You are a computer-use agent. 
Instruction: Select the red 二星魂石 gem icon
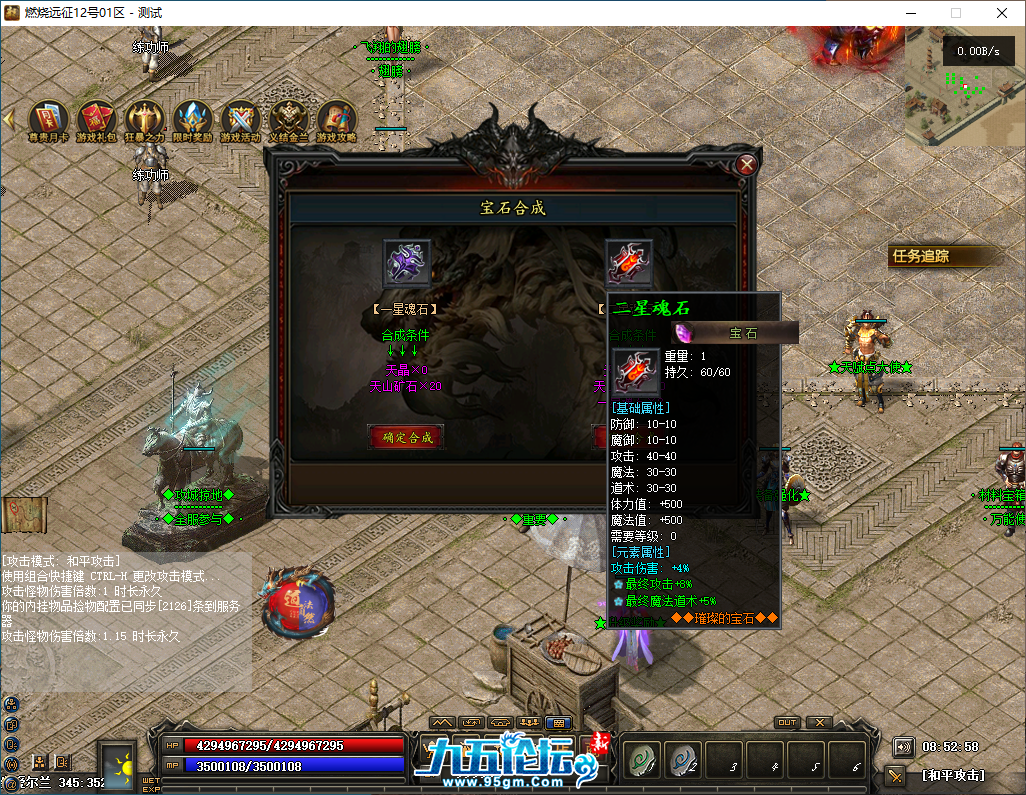(629, 264)
